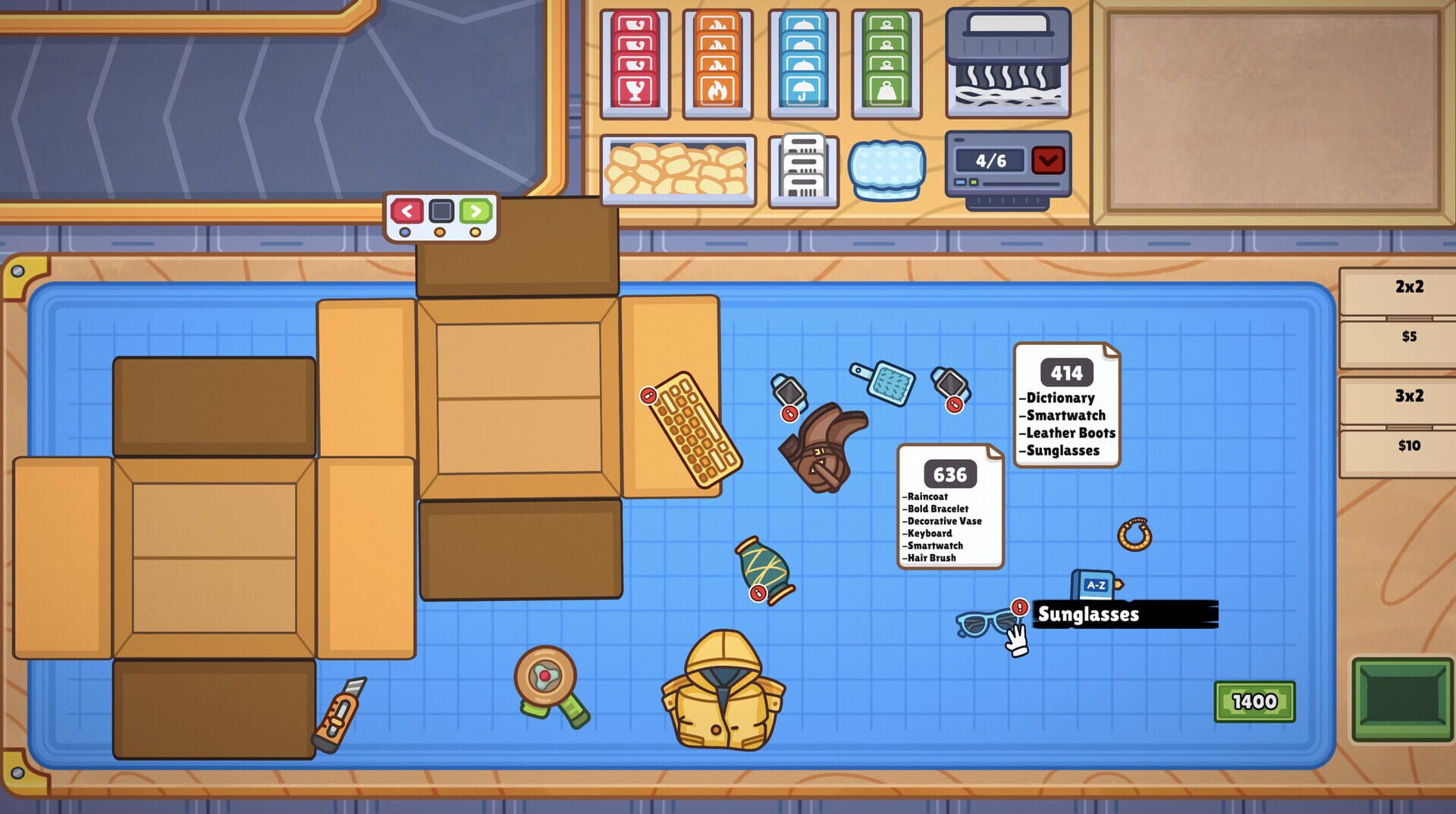Pick up a keep-dry umbrella sticker
The width and height of the screenshot is (1456, 814).
(x=804, y=61)
